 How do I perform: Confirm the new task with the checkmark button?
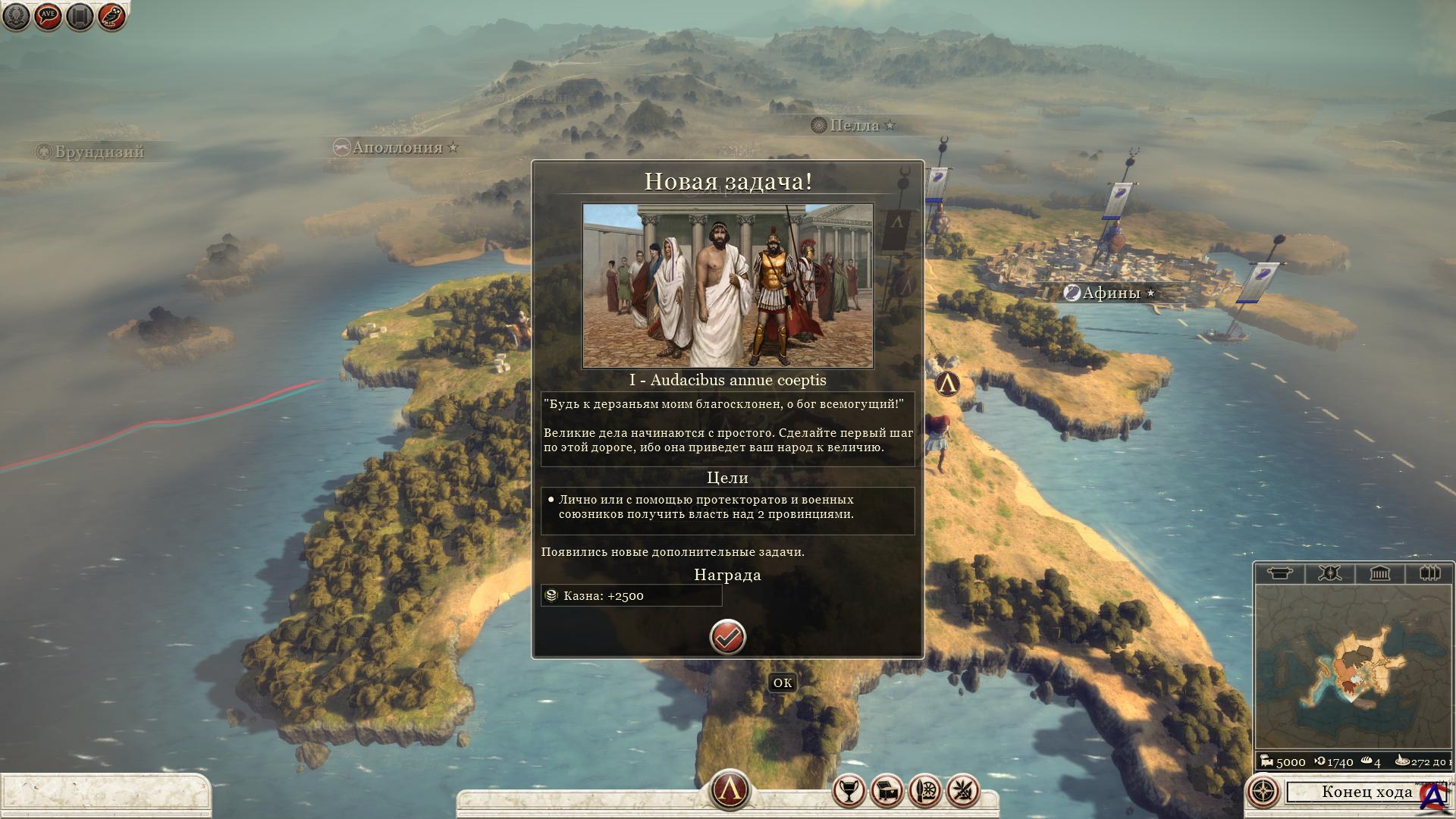(727, 637)
